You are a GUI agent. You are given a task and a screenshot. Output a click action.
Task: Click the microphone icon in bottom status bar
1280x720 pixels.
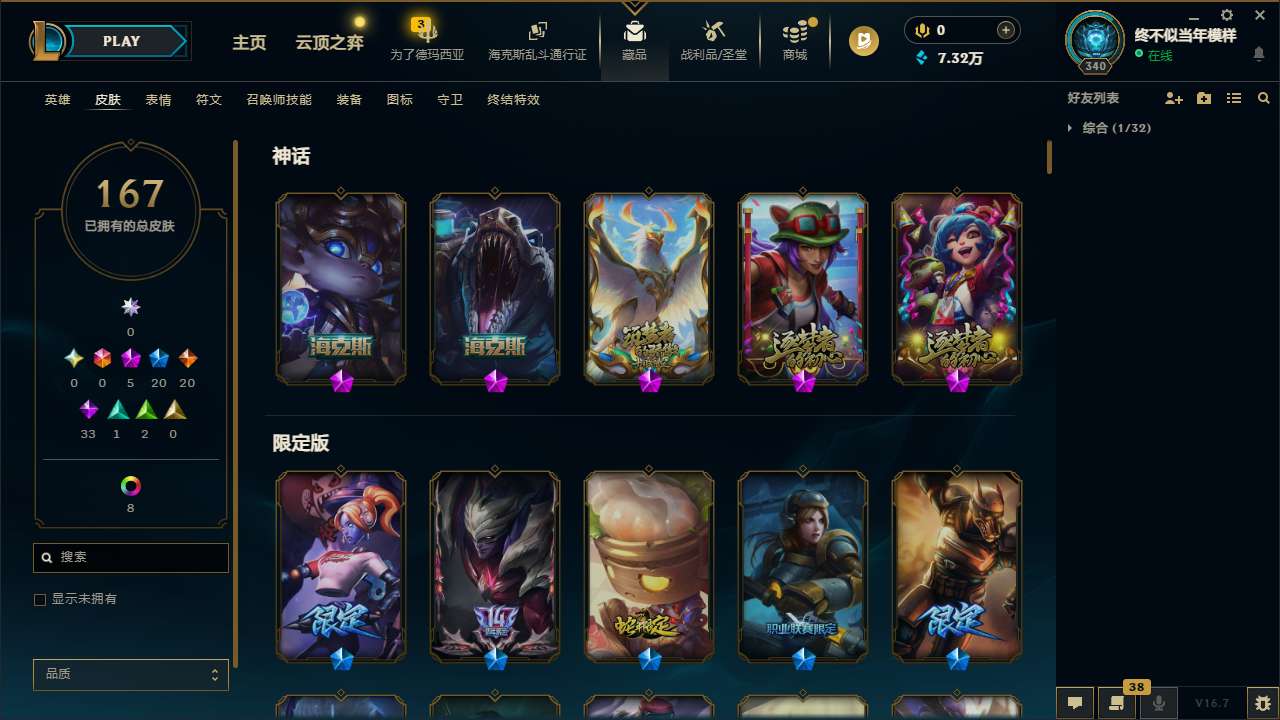pos(1159,703)
